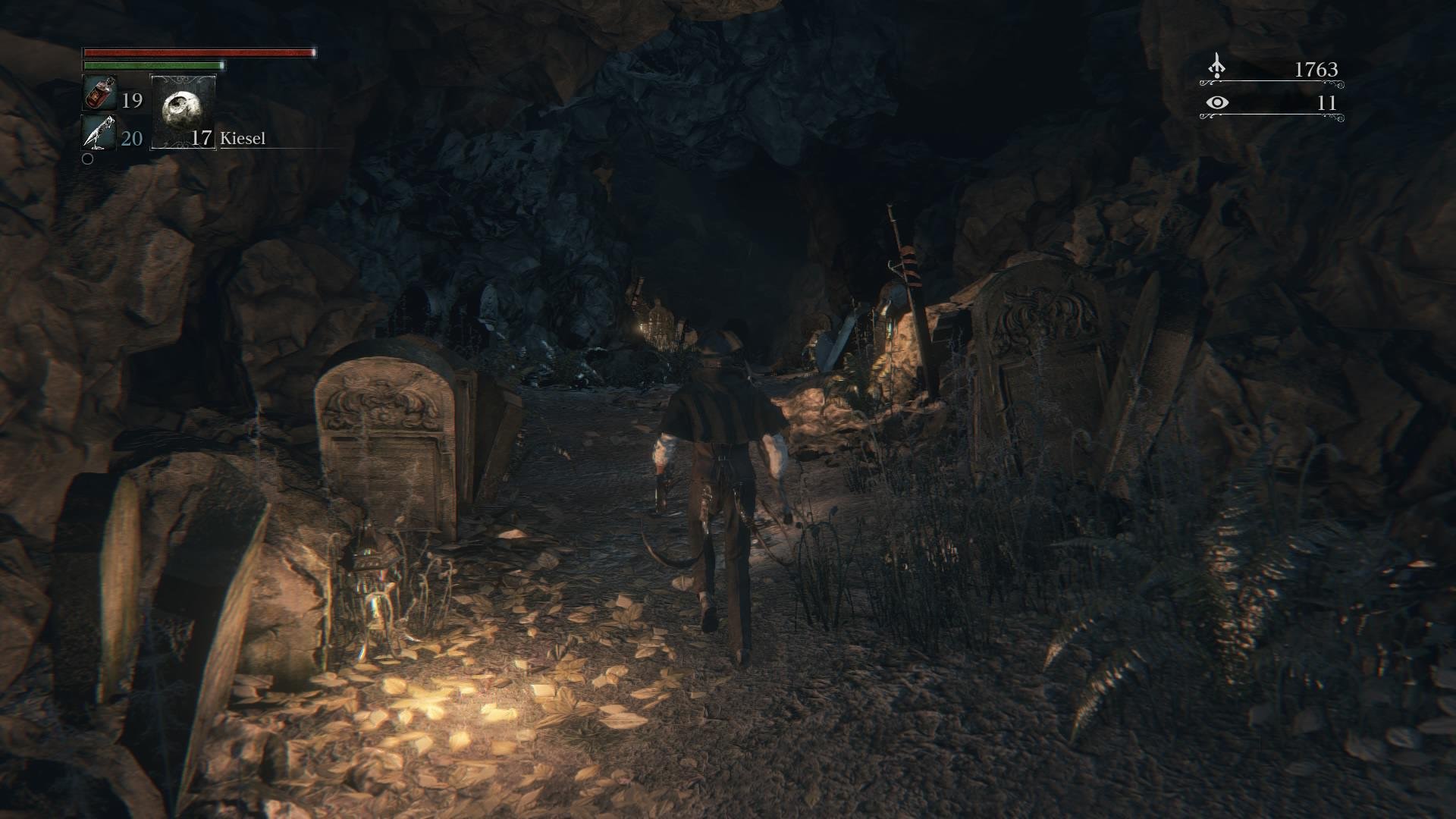Viewport: 1456px width, 819px height.
Task: Click the Blood Echoes rune icon
Action: coord(1219,67)
